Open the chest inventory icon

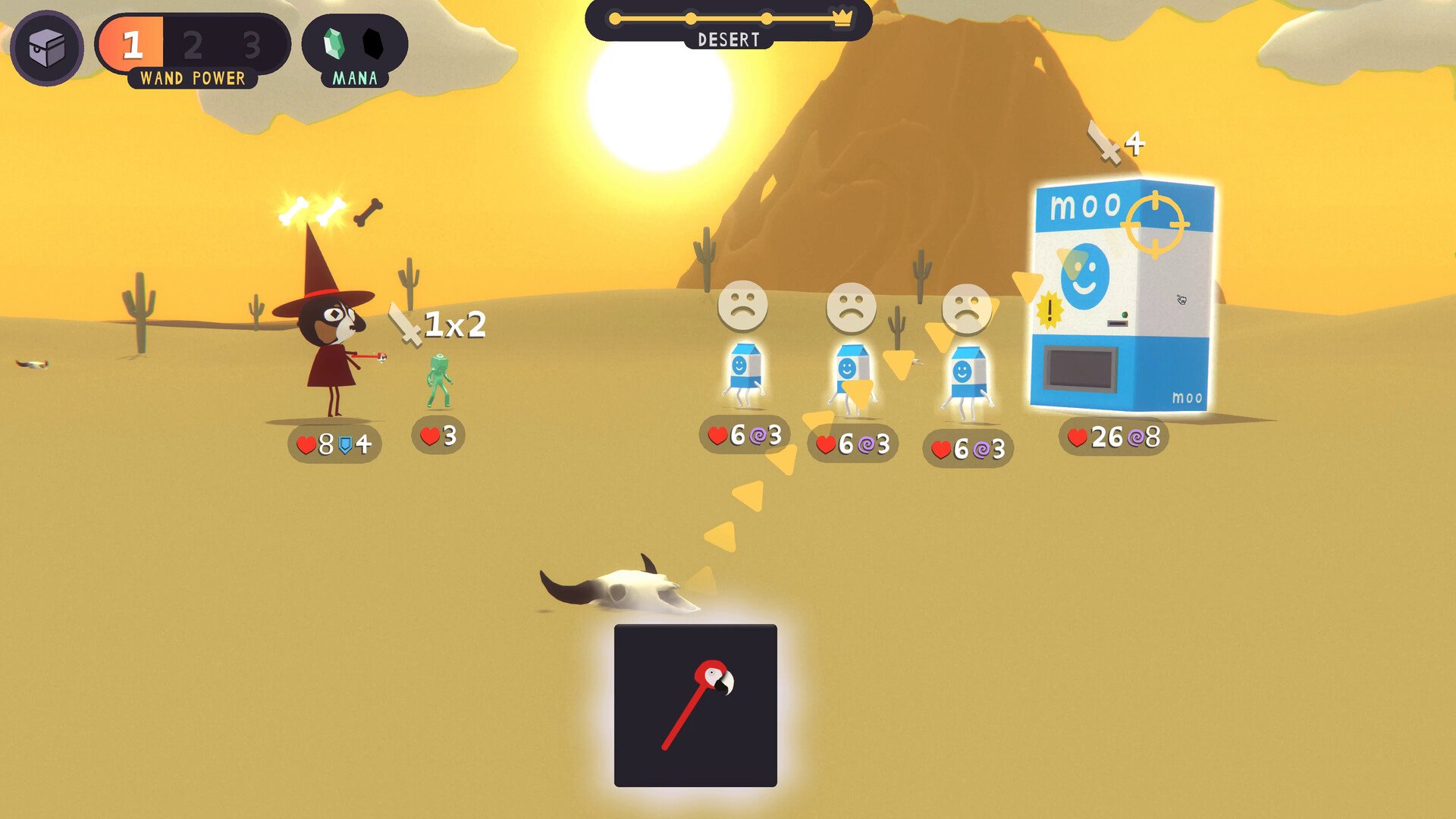pos(47,48)
